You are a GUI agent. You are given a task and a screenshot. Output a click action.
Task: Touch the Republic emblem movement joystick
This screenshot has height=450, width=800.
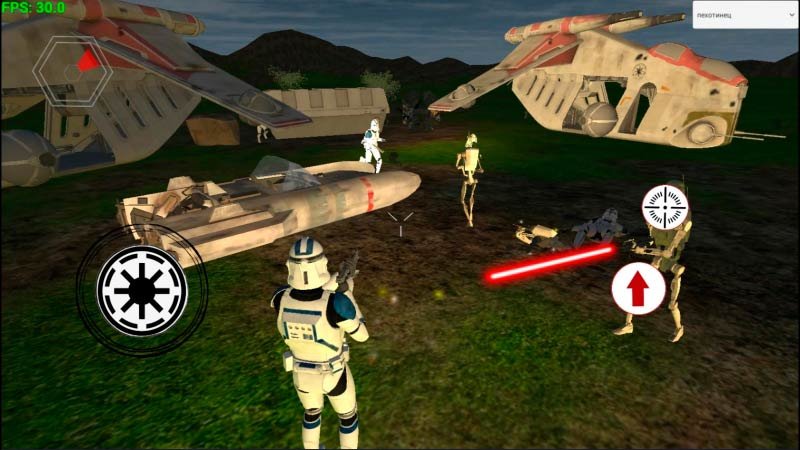tap(142, 289)
